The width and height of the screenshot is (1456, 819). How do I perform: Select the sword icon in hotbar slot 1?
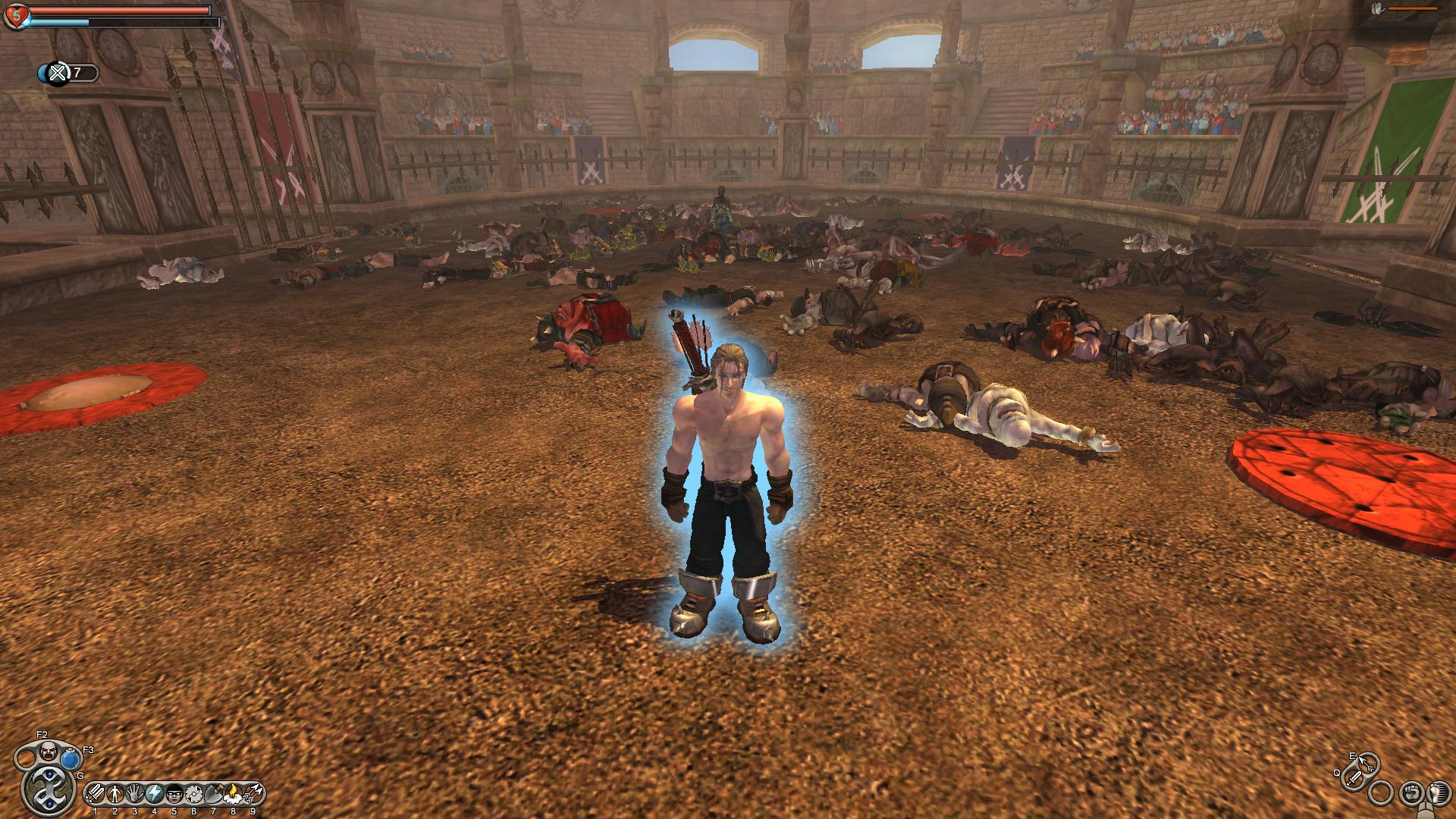96,794
